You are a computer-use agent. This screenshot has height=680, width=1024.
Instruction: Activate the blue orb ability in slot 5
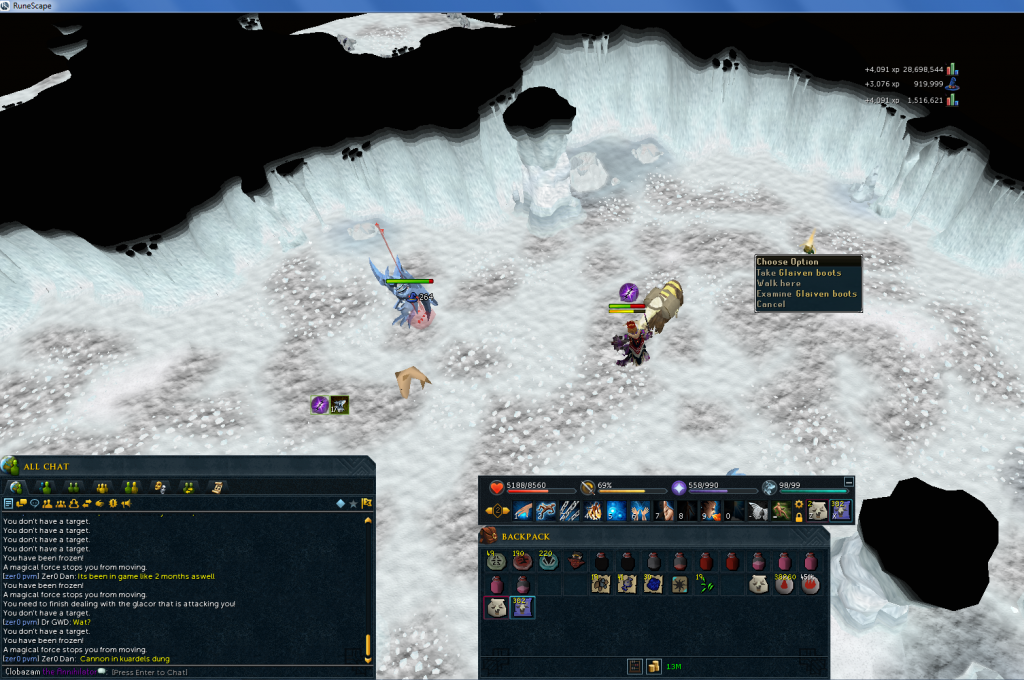point(616,511)
